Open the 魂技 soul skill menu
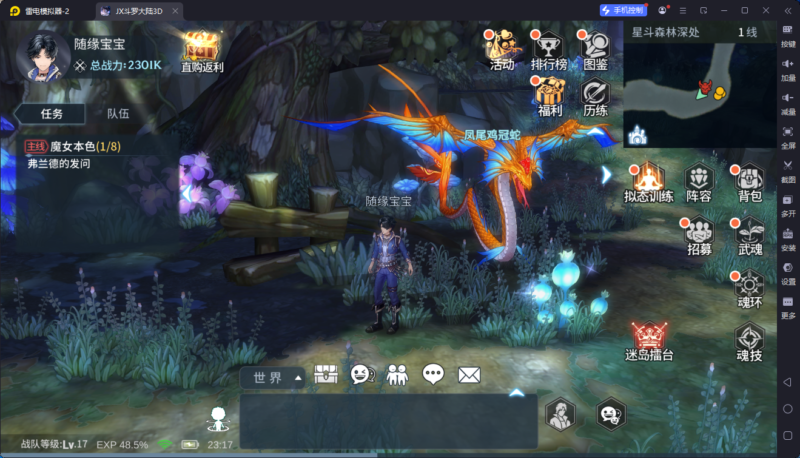Viewport: 800px width, 458px height. click(749, 341)
